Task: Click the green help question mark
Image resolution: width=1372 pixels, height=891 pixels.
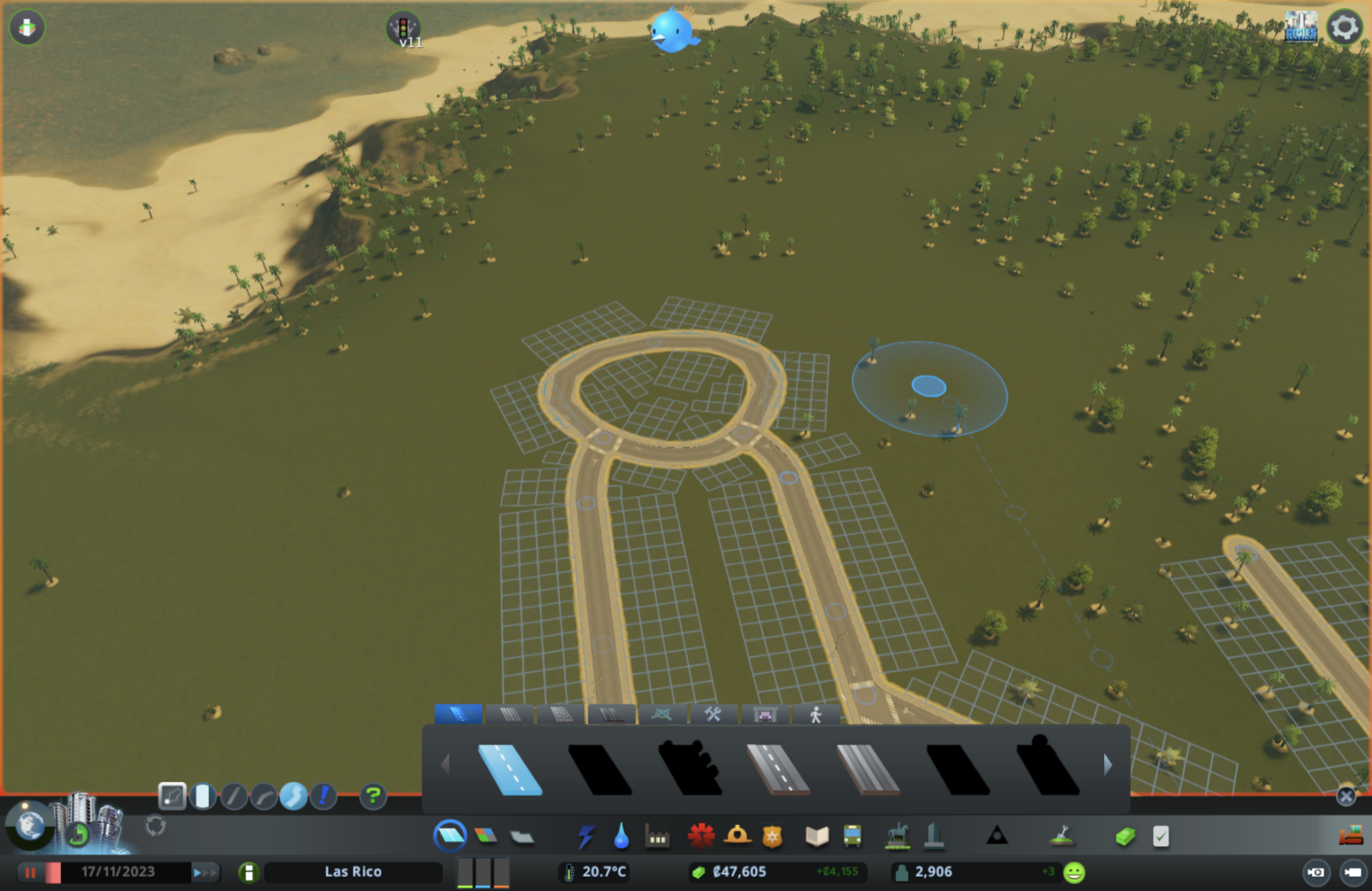Action: (372, 796)
